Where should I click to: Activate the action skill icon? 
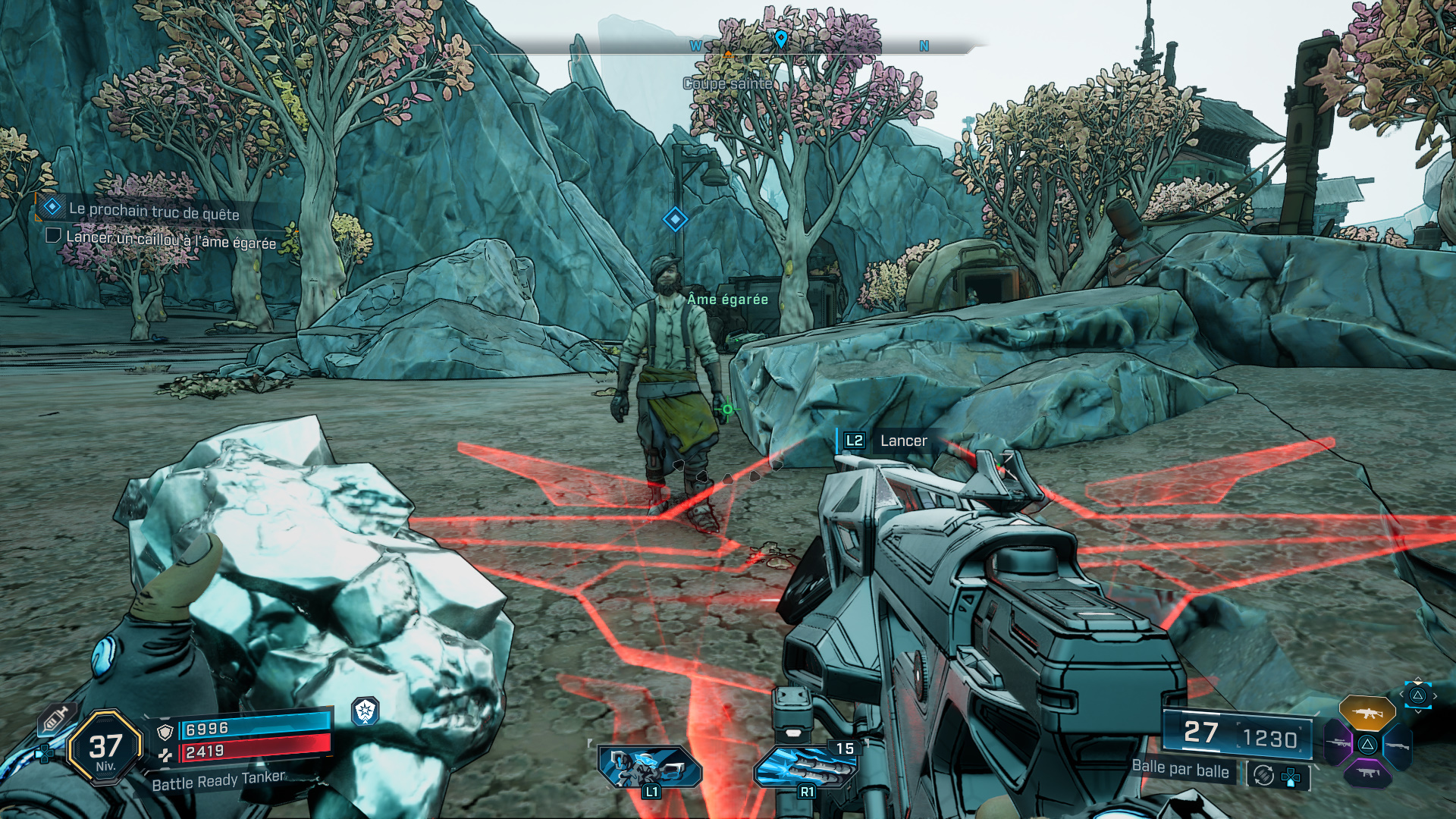click(x=649, y=767)
